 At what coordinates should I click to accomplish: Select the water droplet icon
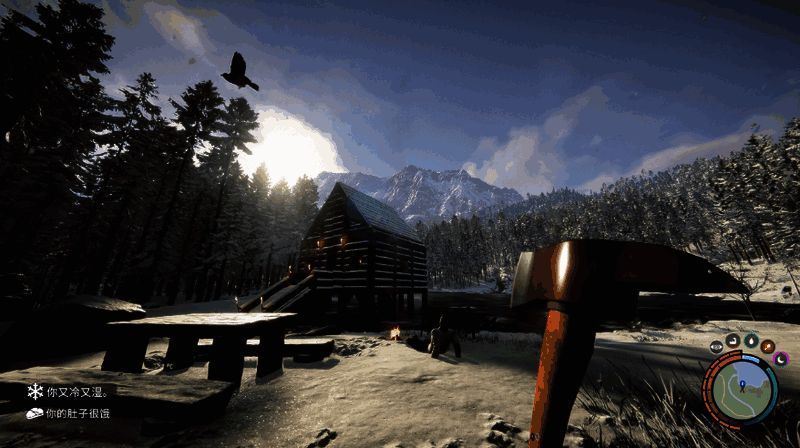[750, 341]
